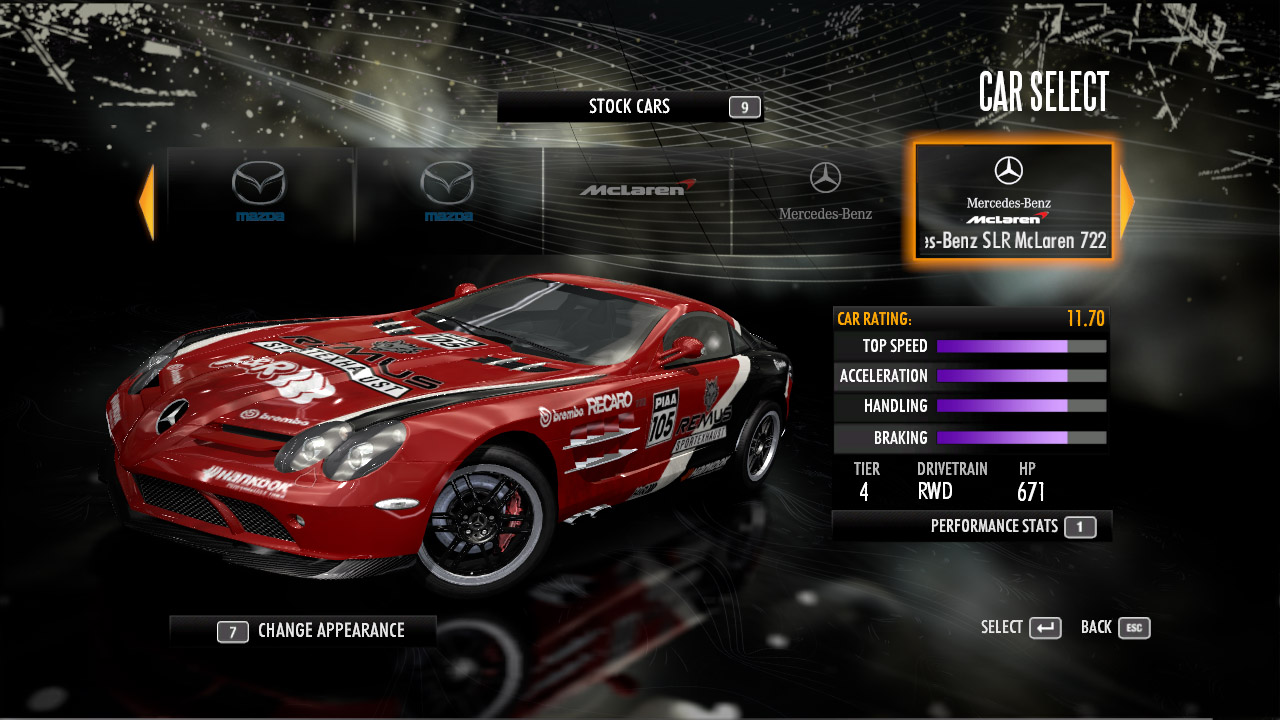Click the left orange carousel arrow
1280x720 pixels.
(x=146, y=202)
